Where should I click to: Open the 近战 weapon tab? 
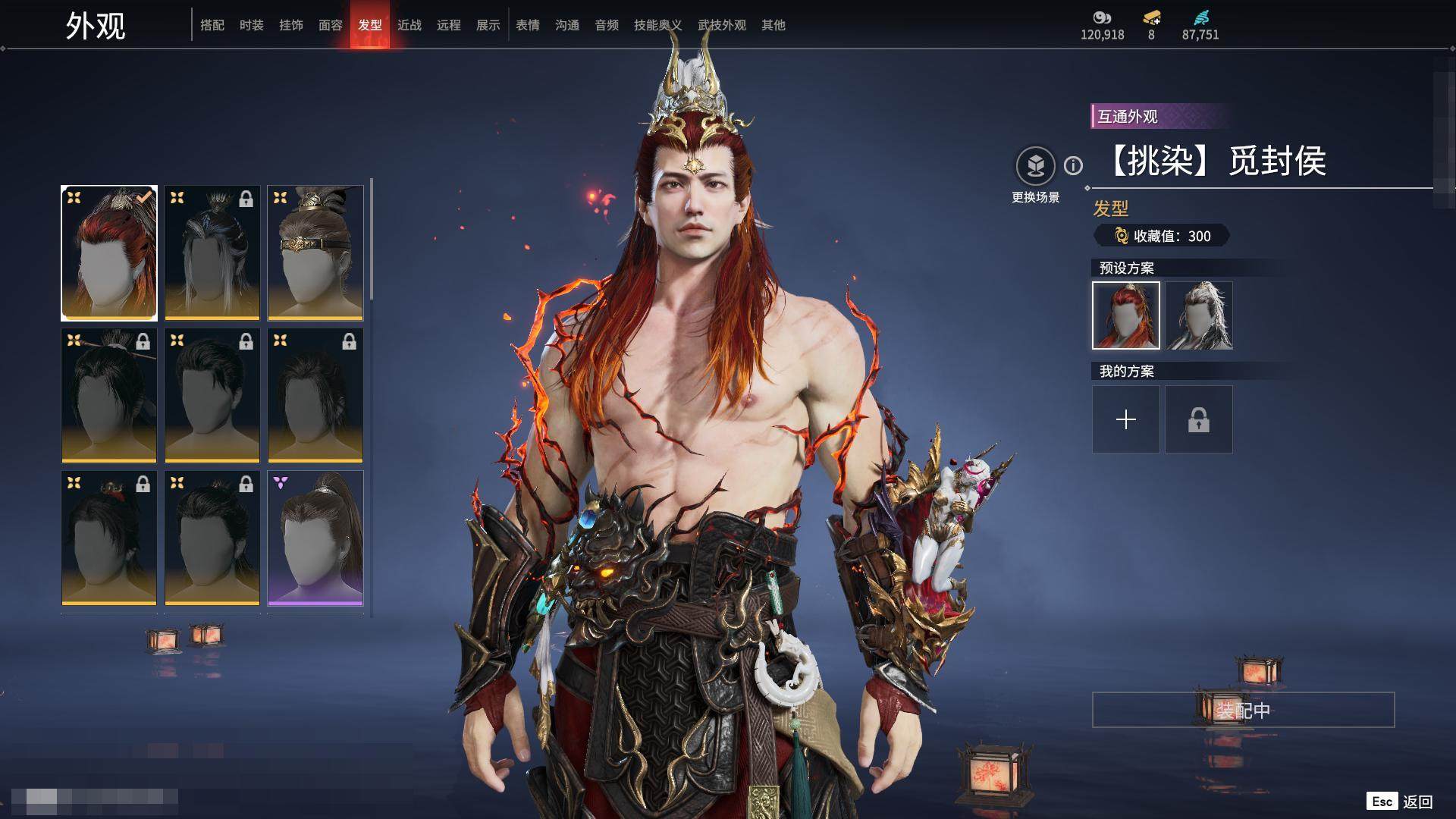(x=409, y=25)
